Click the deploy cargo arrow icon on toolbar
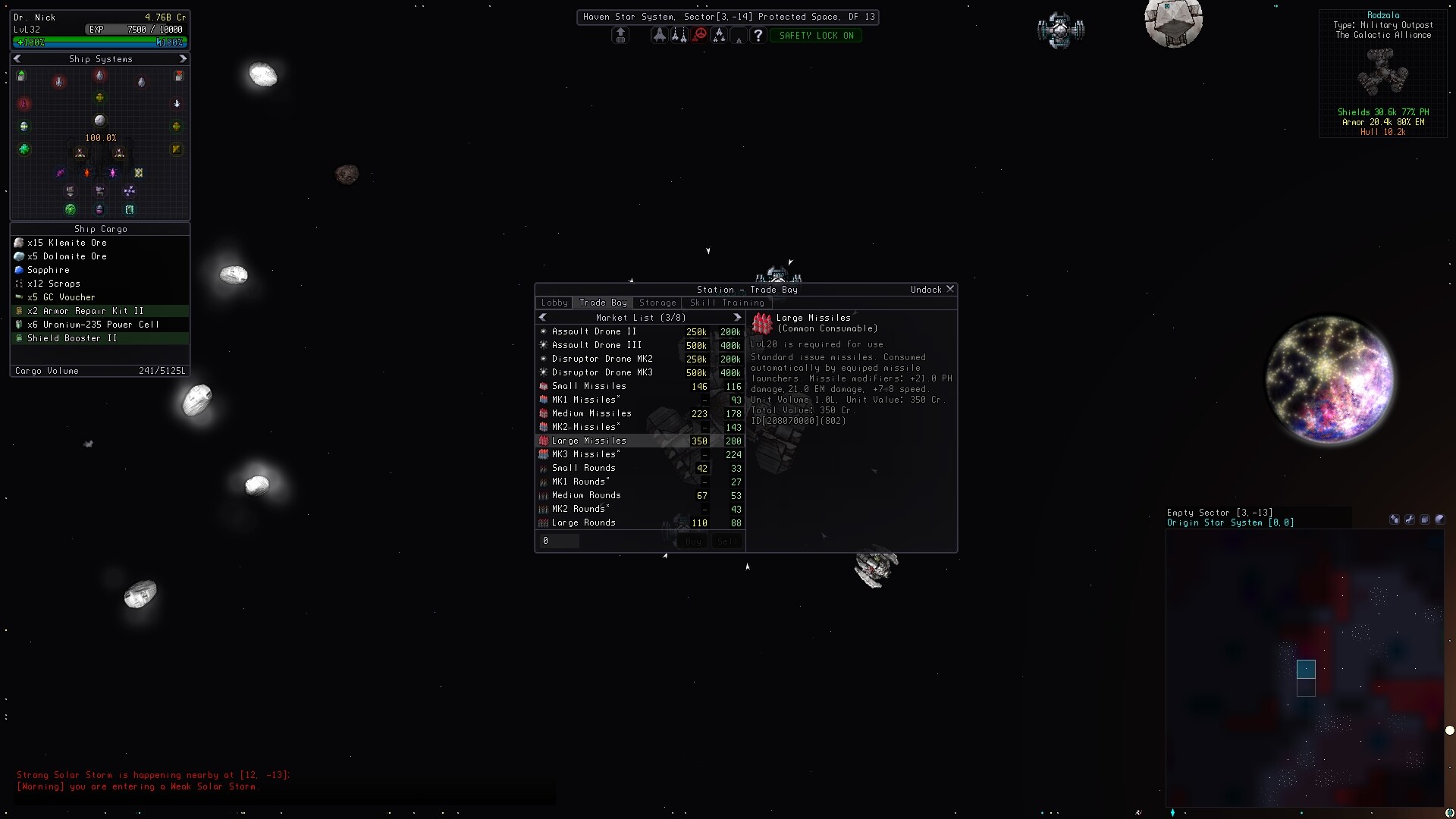 coord(620,35)
